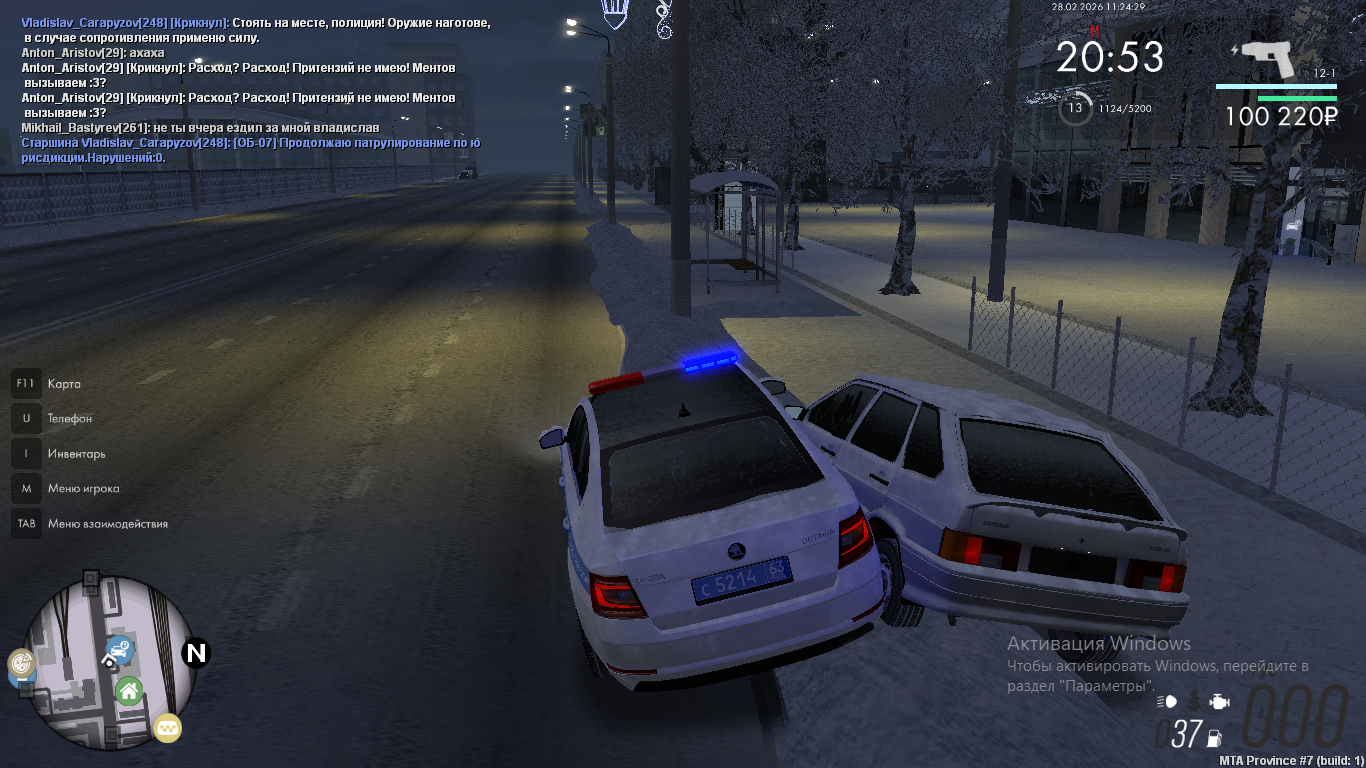The width and height of the screenshot is (1366, 768).
Task: Toggle the headlights indicator icon
Action: click(x=1166, y=702)
